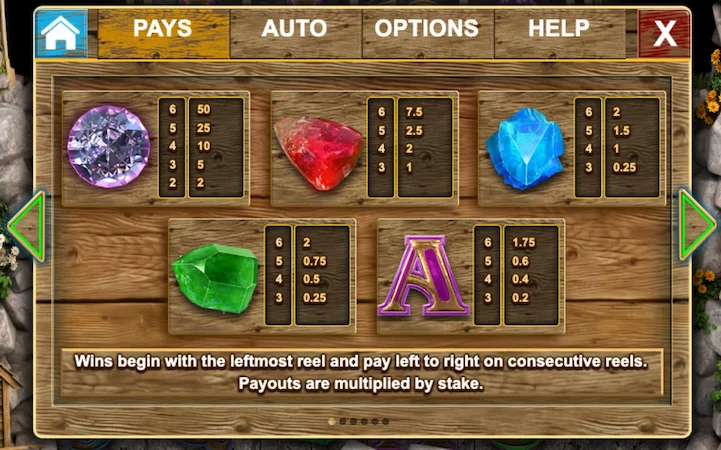Switch to the PAYS tab
Image resolution: width=721 pixels, height=450 pixels.
[x=163, y=30]
